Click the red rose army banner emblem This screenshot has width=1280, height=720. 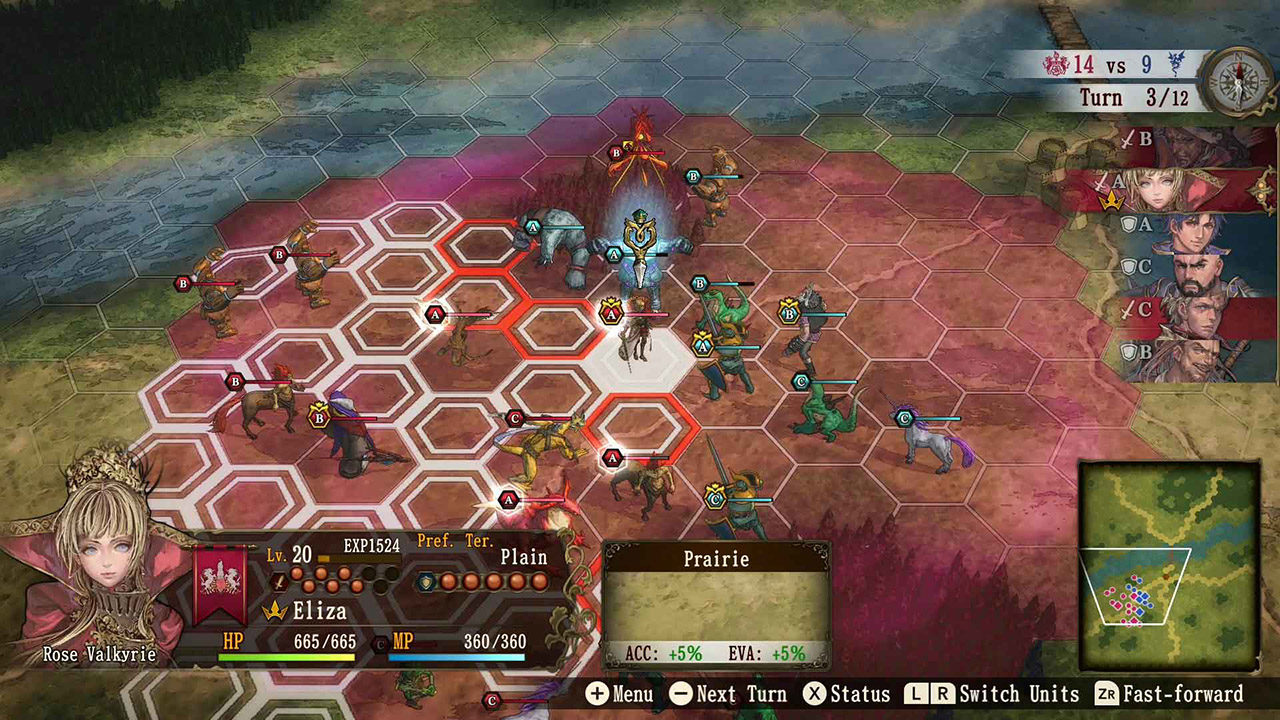coord(221,583)
